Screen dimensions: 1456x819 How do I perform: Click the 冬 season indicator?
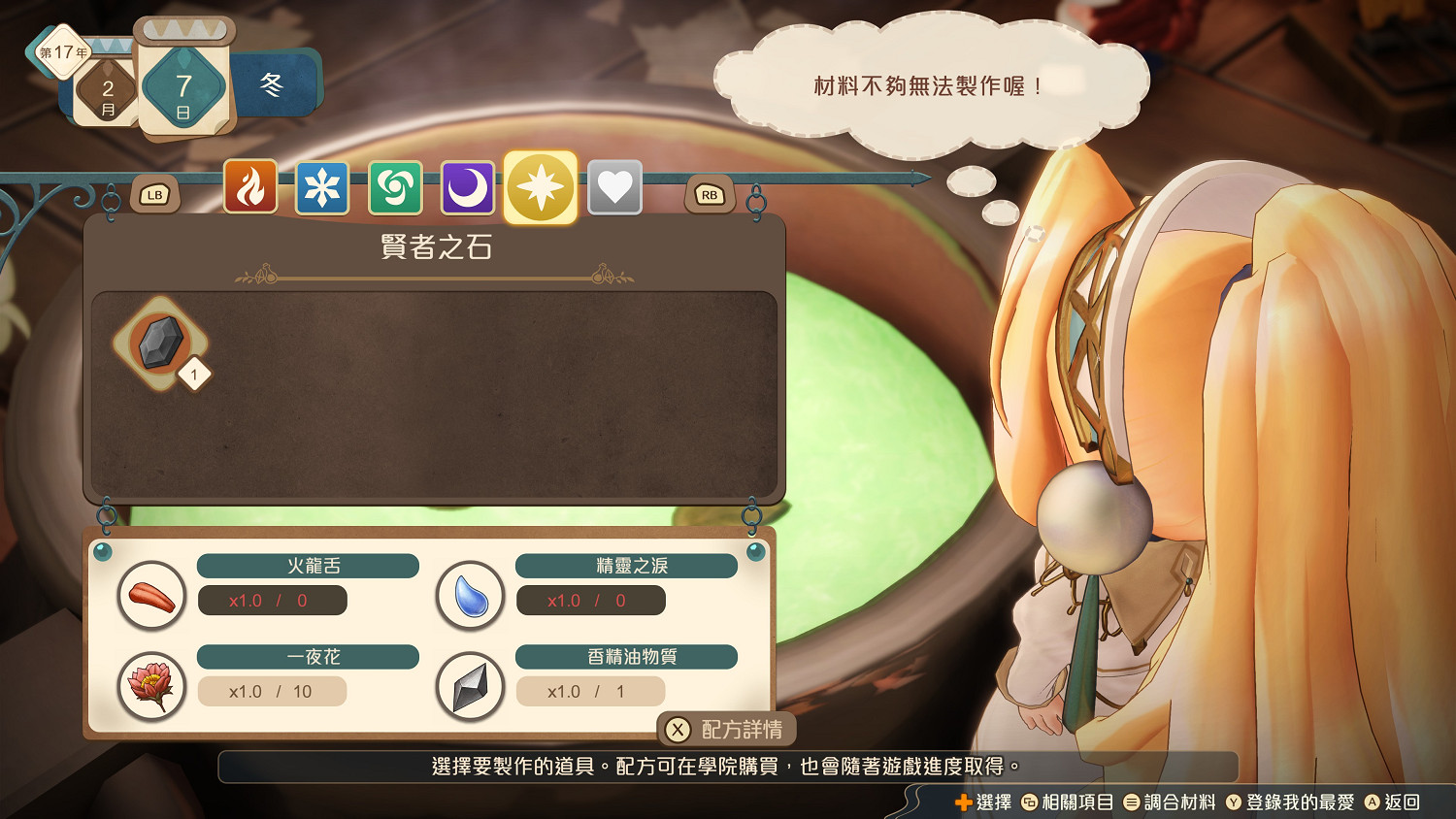point(274,85)
